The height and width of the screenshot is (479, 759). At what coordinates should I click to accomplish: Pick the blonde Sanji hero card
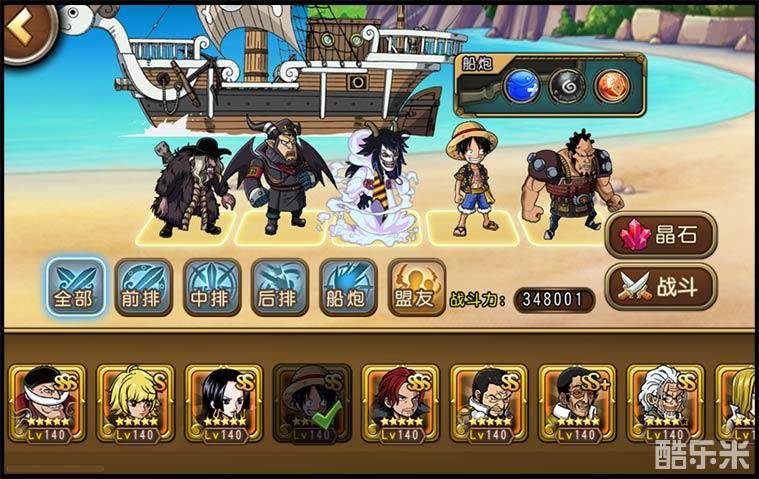click(136, 404)
